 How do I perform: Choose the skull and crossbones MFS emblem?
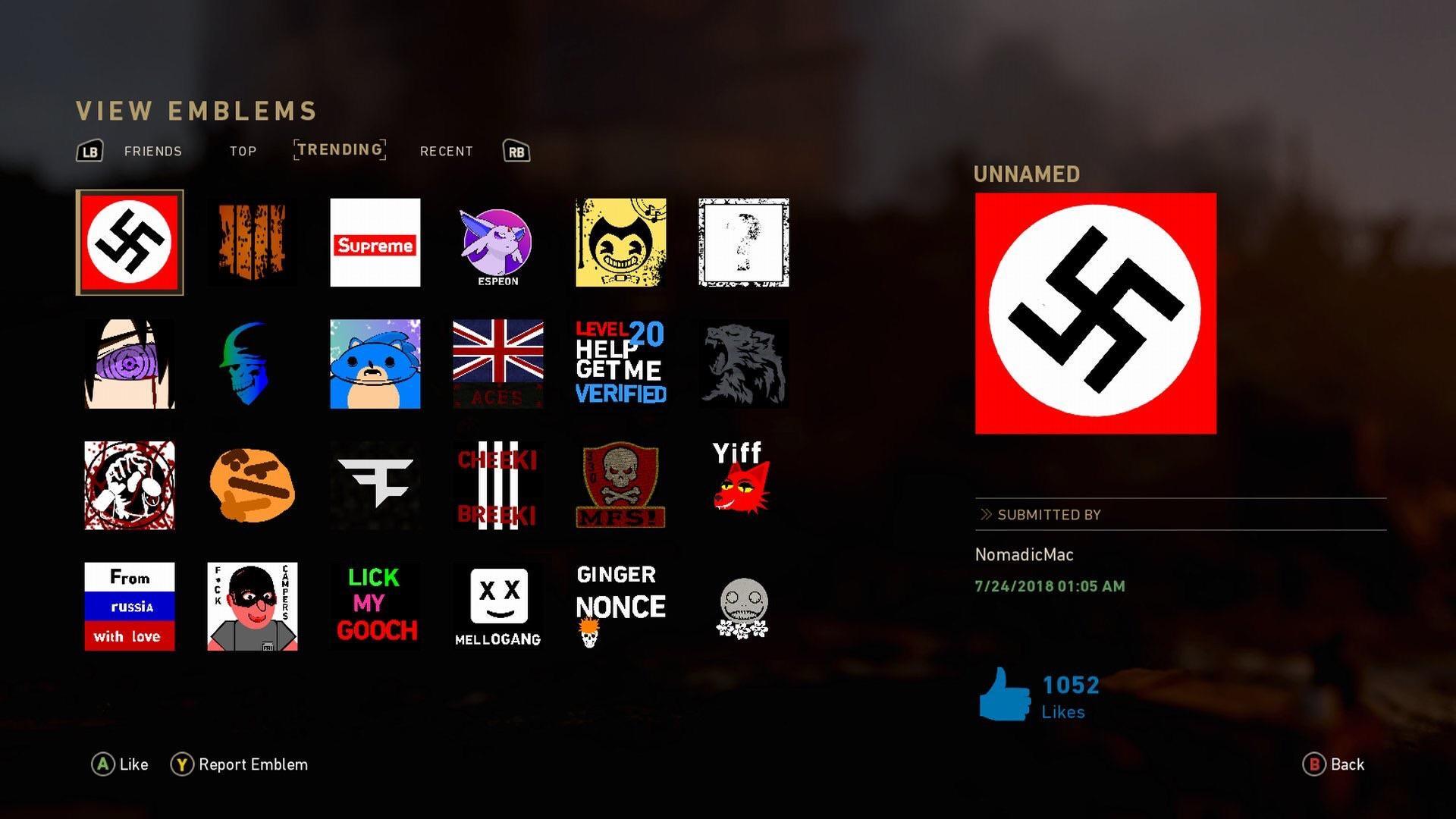(620, 485)
